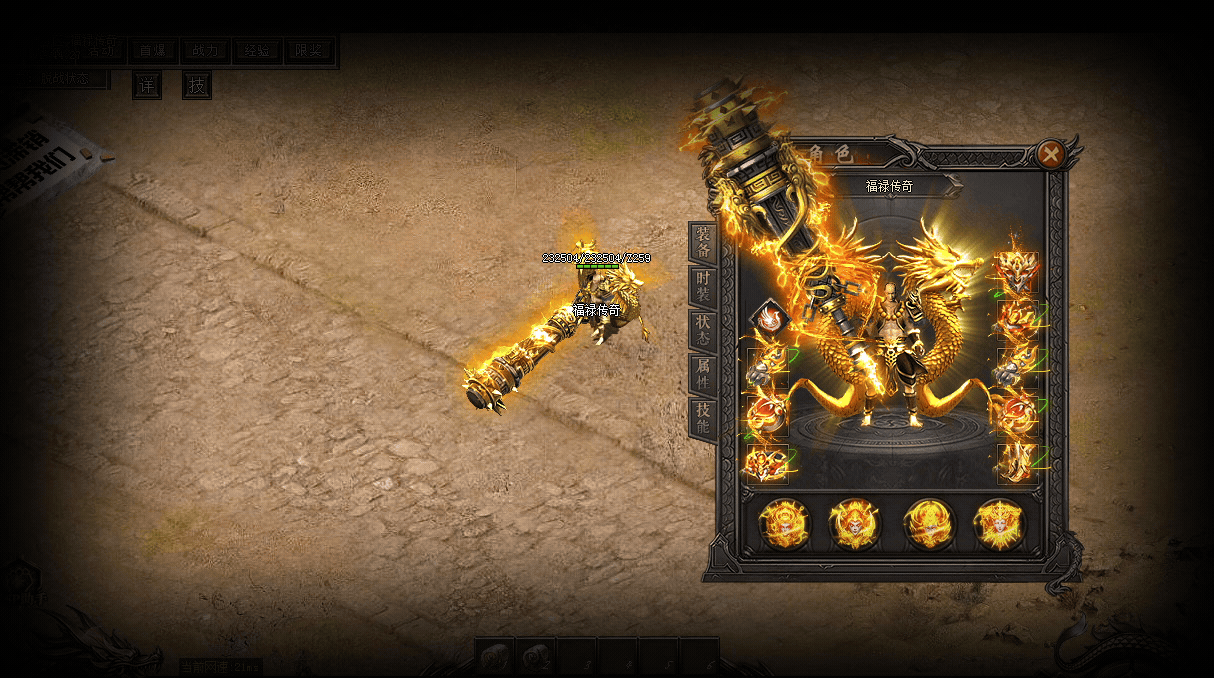Switch to the 装备 equipment tab
The image size is (1214, 678).
coord(703,243)
